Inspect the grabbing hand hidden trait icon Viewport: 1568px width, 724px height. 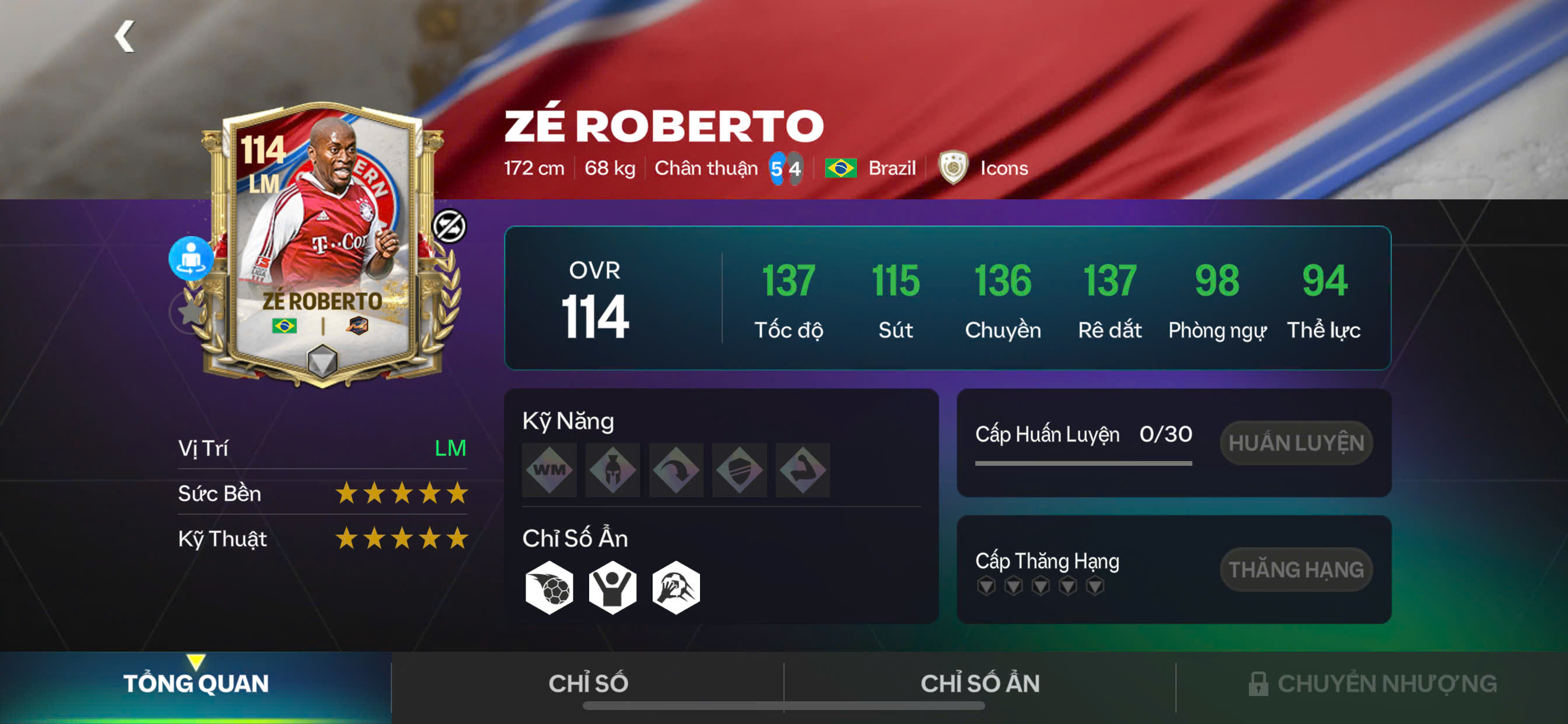coord(675,588)
